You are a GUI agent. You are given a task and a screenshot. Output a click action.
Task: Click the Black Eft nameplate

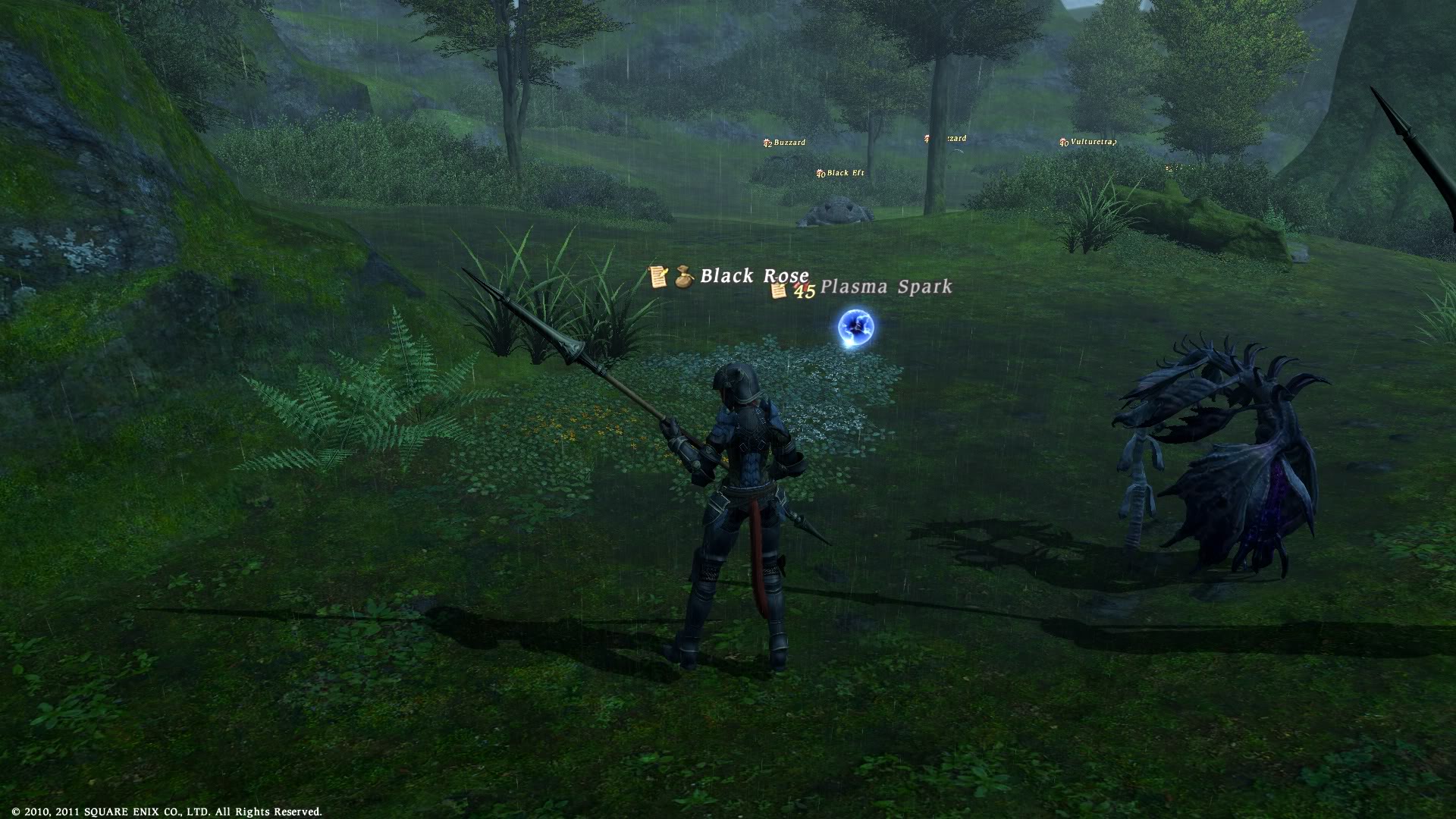point(845,173)
